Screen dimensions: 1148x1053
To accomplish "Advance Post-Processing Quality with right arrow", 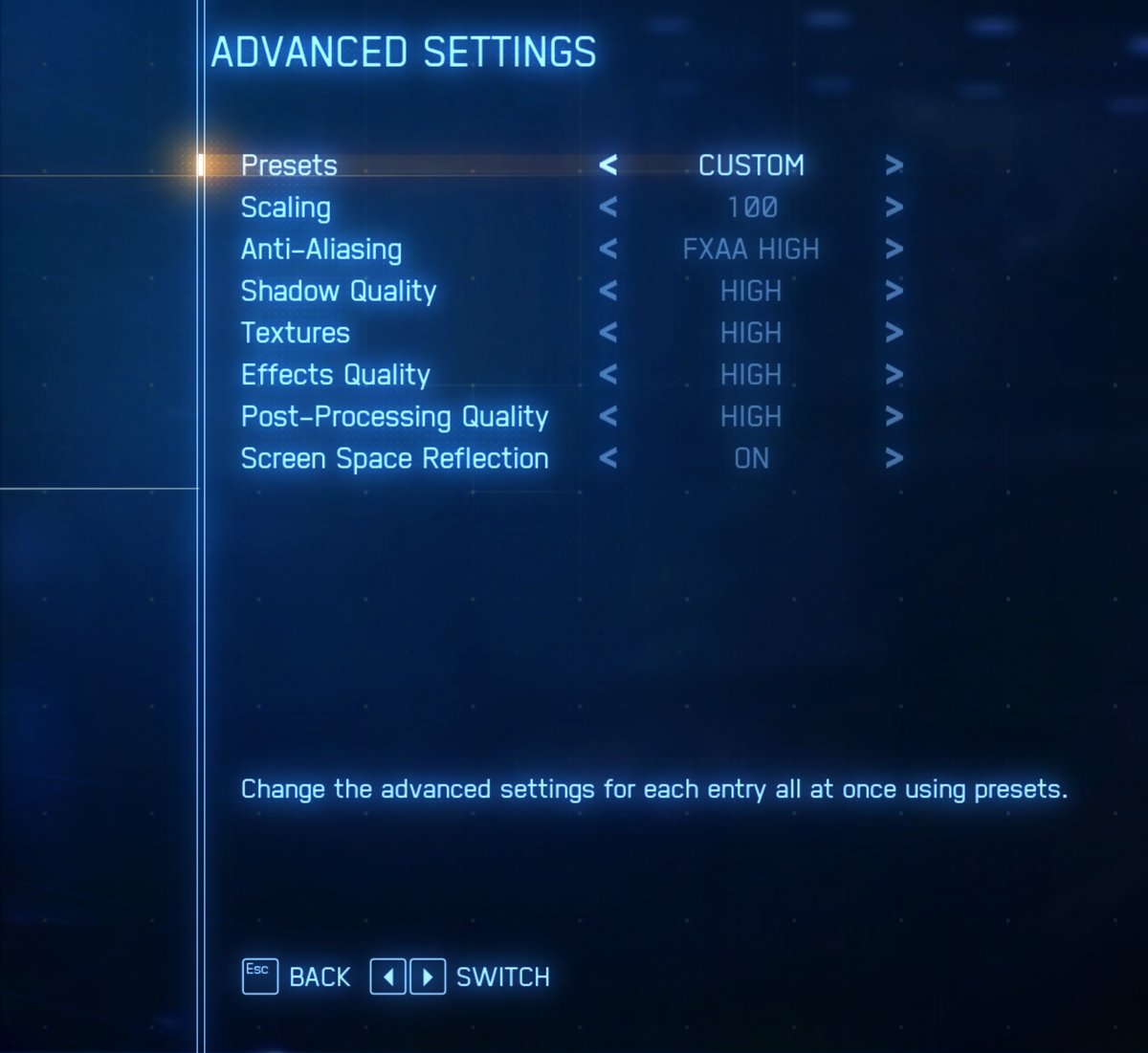I will [894, 417].
